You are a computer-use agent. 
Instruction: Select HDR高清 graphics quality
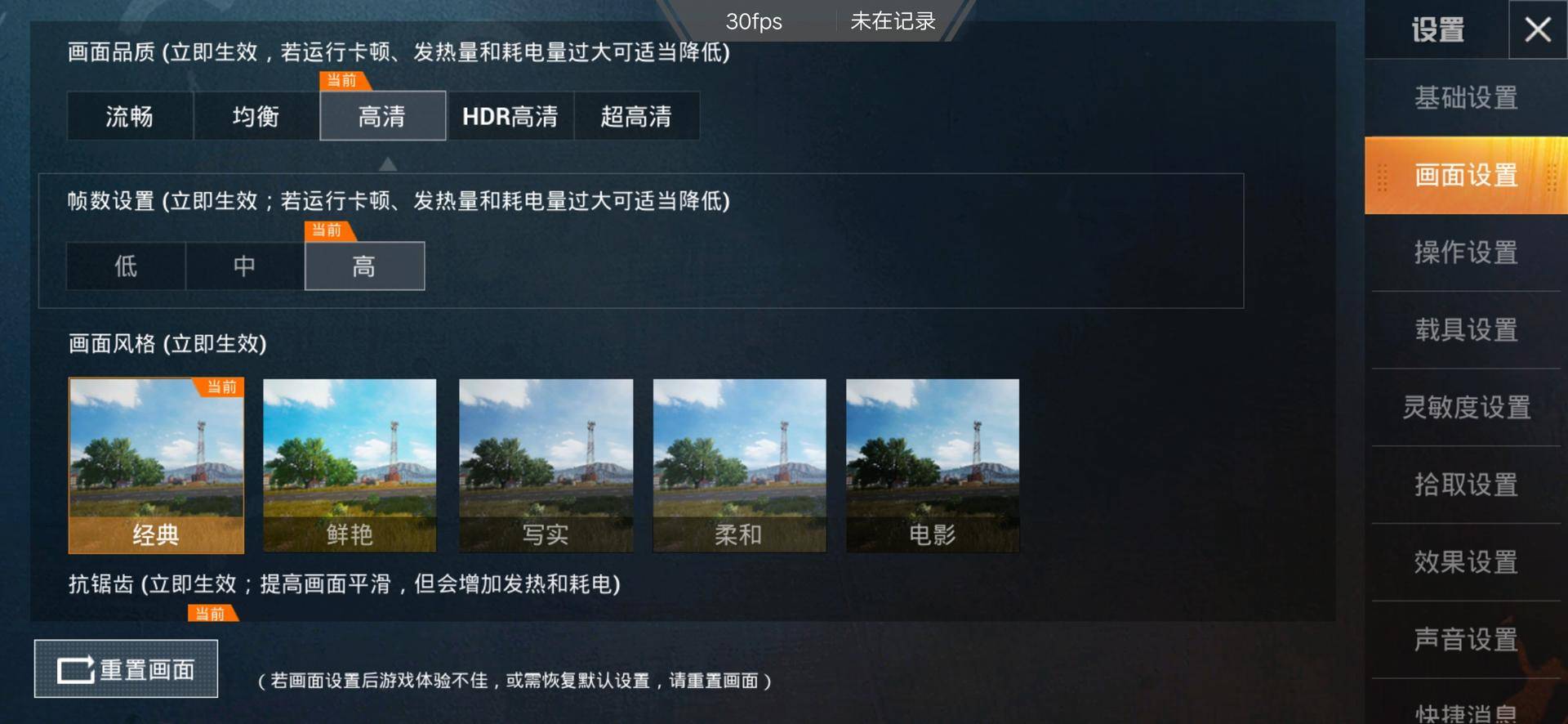(510, 116)
